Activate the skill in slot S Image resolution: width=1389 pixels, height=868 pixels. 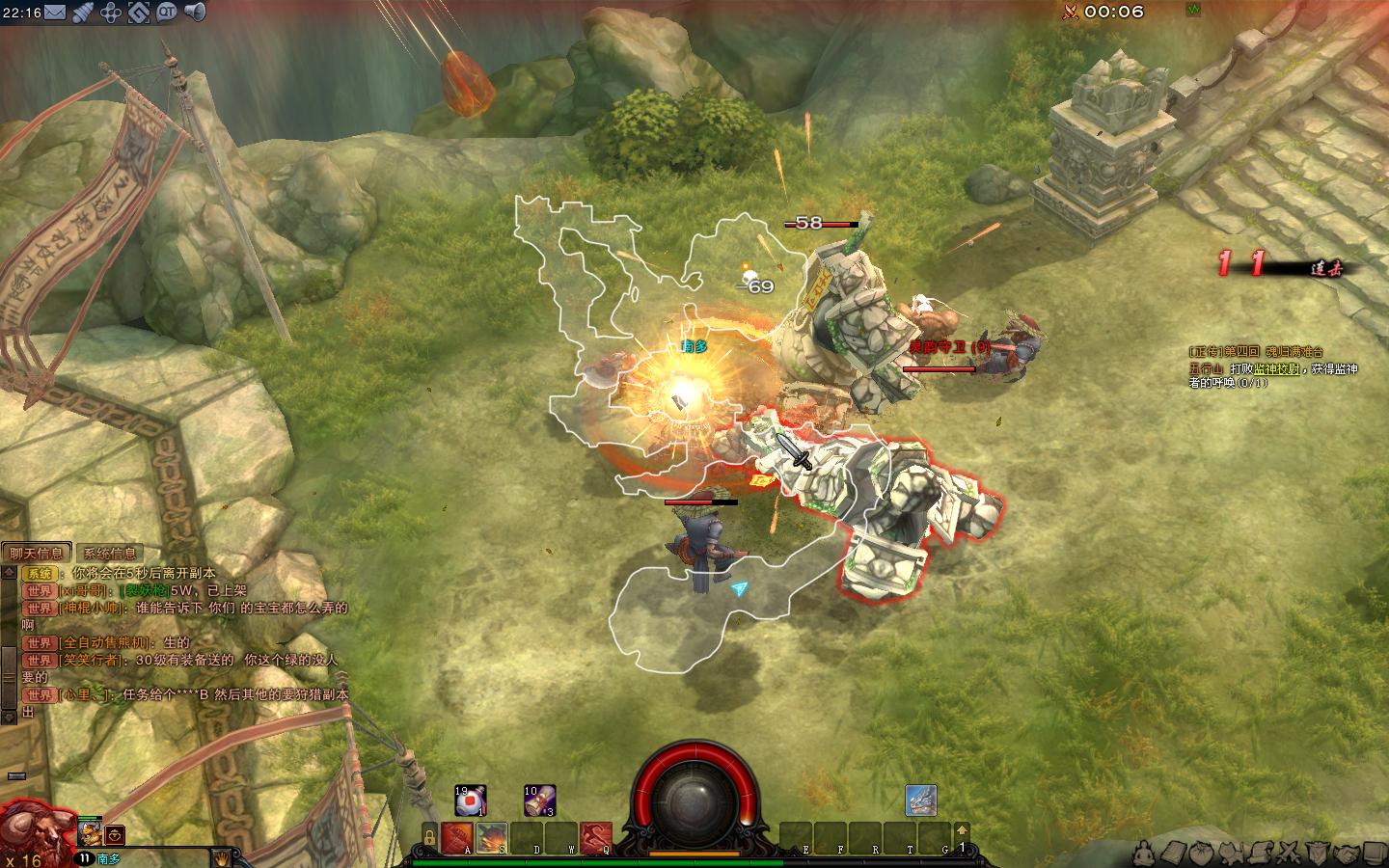[x=491, y=838]
